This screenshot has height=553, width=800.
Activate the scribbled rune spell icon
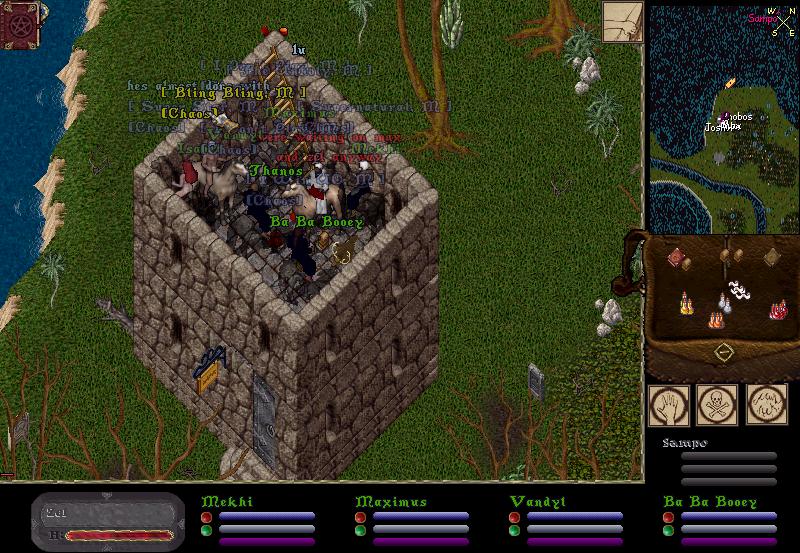[x=766, y=404]
